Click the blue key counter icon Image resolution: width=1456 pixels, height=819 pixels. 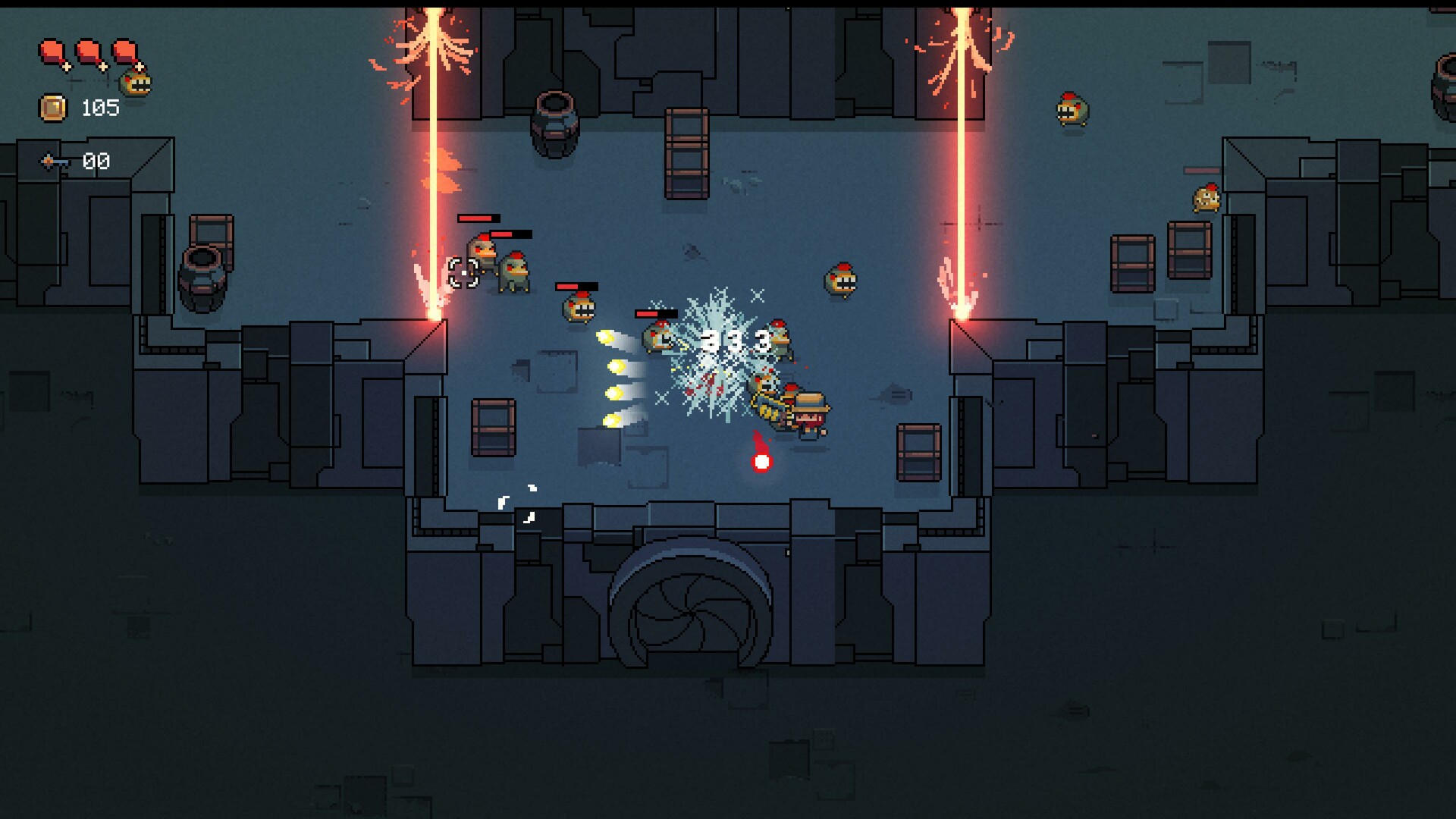[x=50, y=161]
